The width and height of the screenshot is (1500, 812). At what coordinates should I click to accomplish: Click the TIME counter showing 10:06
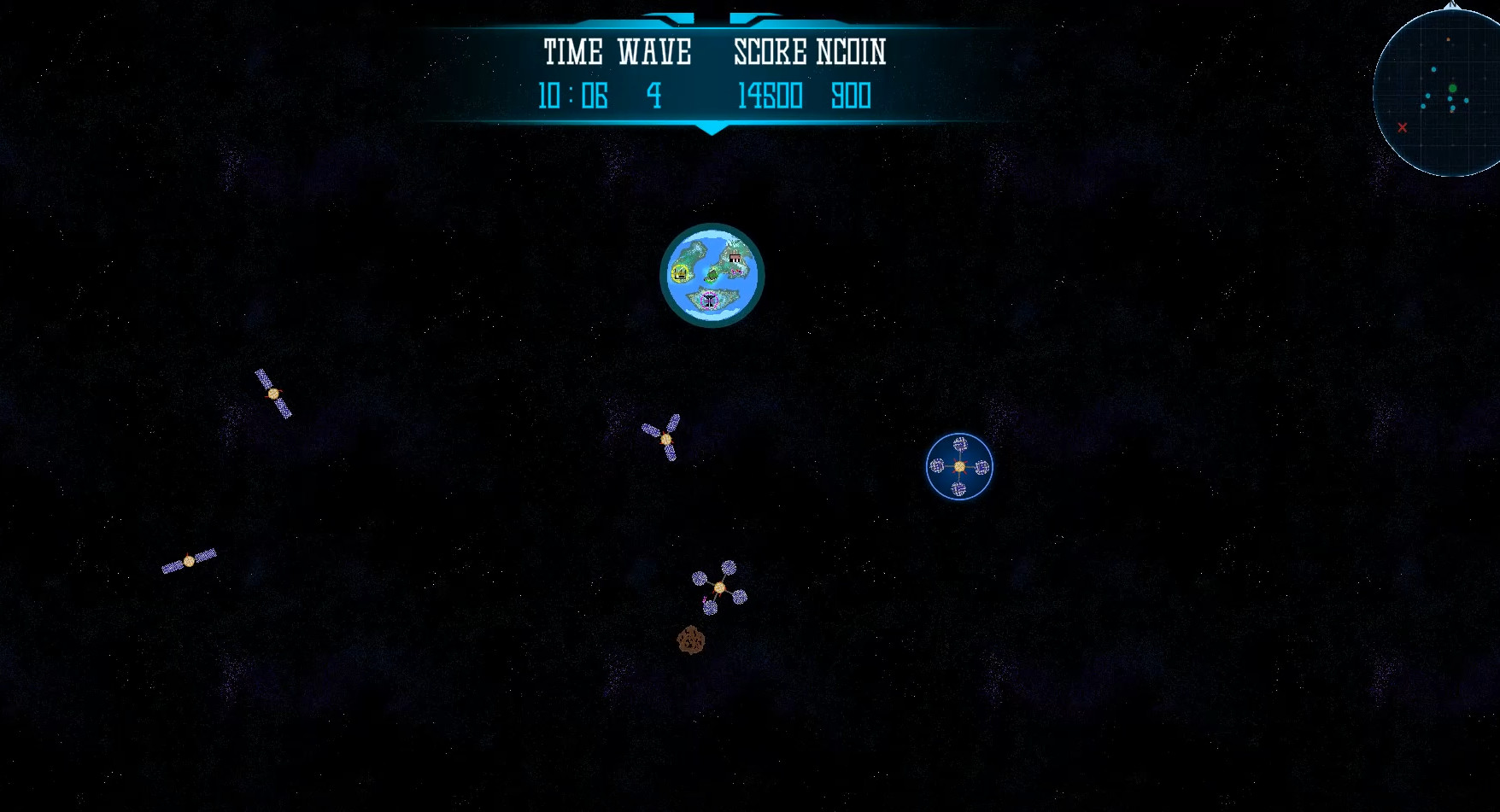573,95
